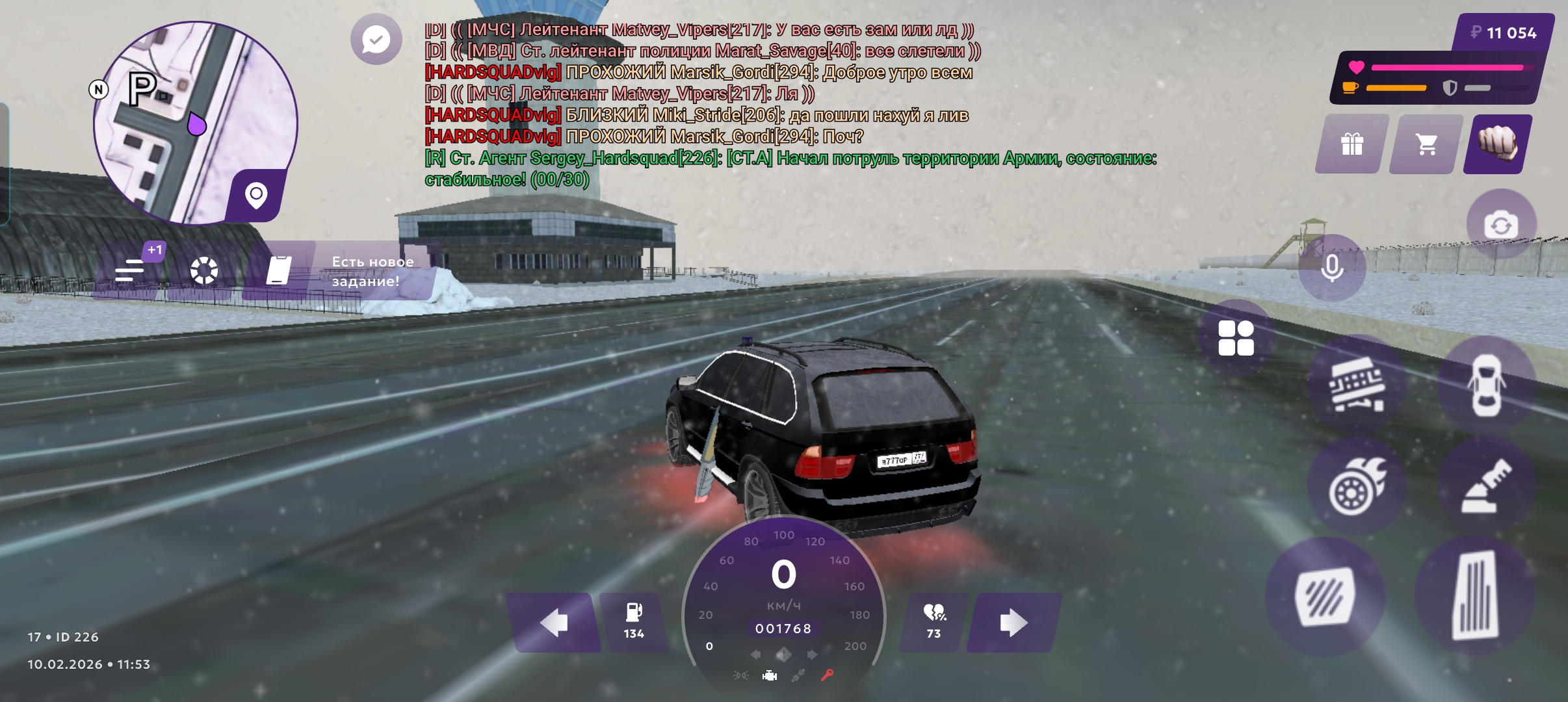Step on the gas pedal
This screenshot has width=1568, height=702.
point(1476,595)
